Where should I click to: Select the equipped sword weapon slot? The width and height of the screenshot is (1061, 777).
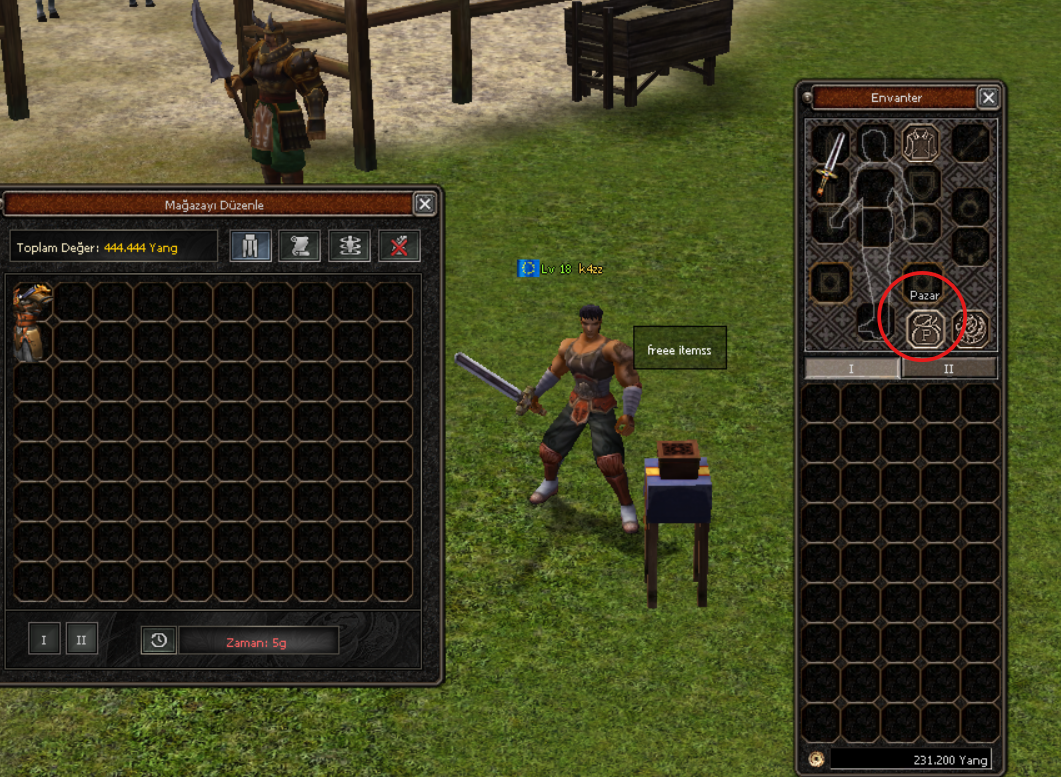[830, 164]
